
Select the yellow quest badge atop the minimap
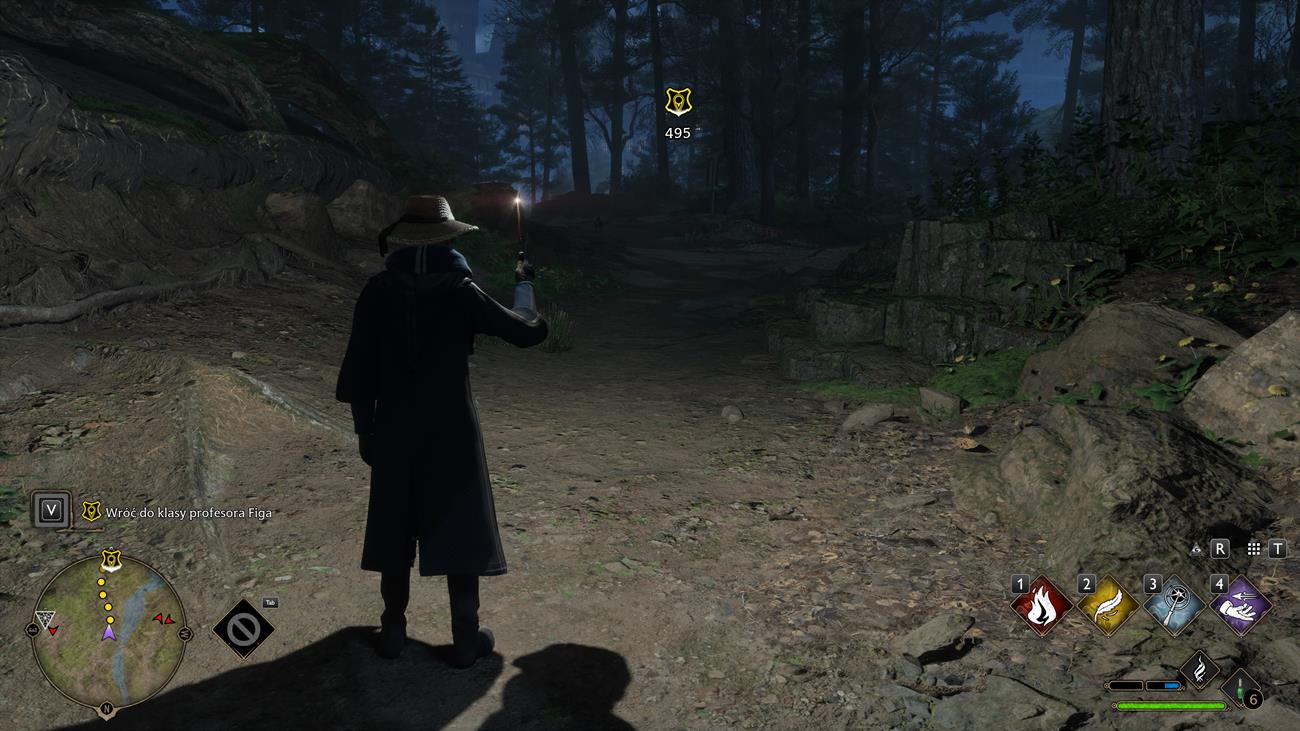coord(110,561)
